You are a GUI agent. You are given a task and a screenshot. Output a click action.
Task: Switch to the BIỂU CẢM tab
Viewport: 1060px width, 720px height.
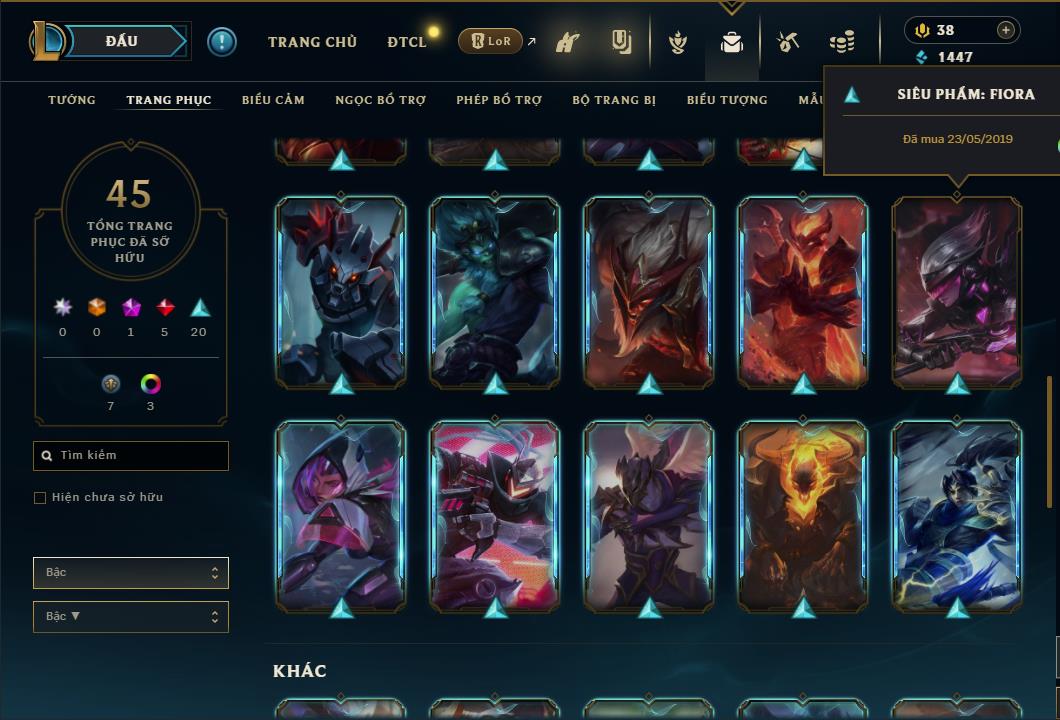273,100
